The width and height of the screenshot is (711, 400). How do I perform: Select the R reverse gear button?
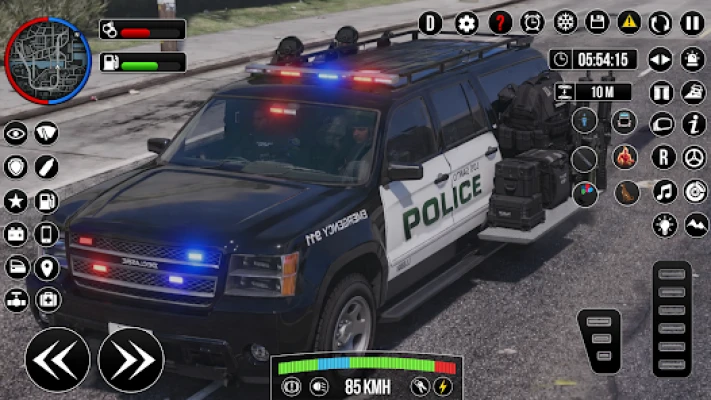coord(662,157)
